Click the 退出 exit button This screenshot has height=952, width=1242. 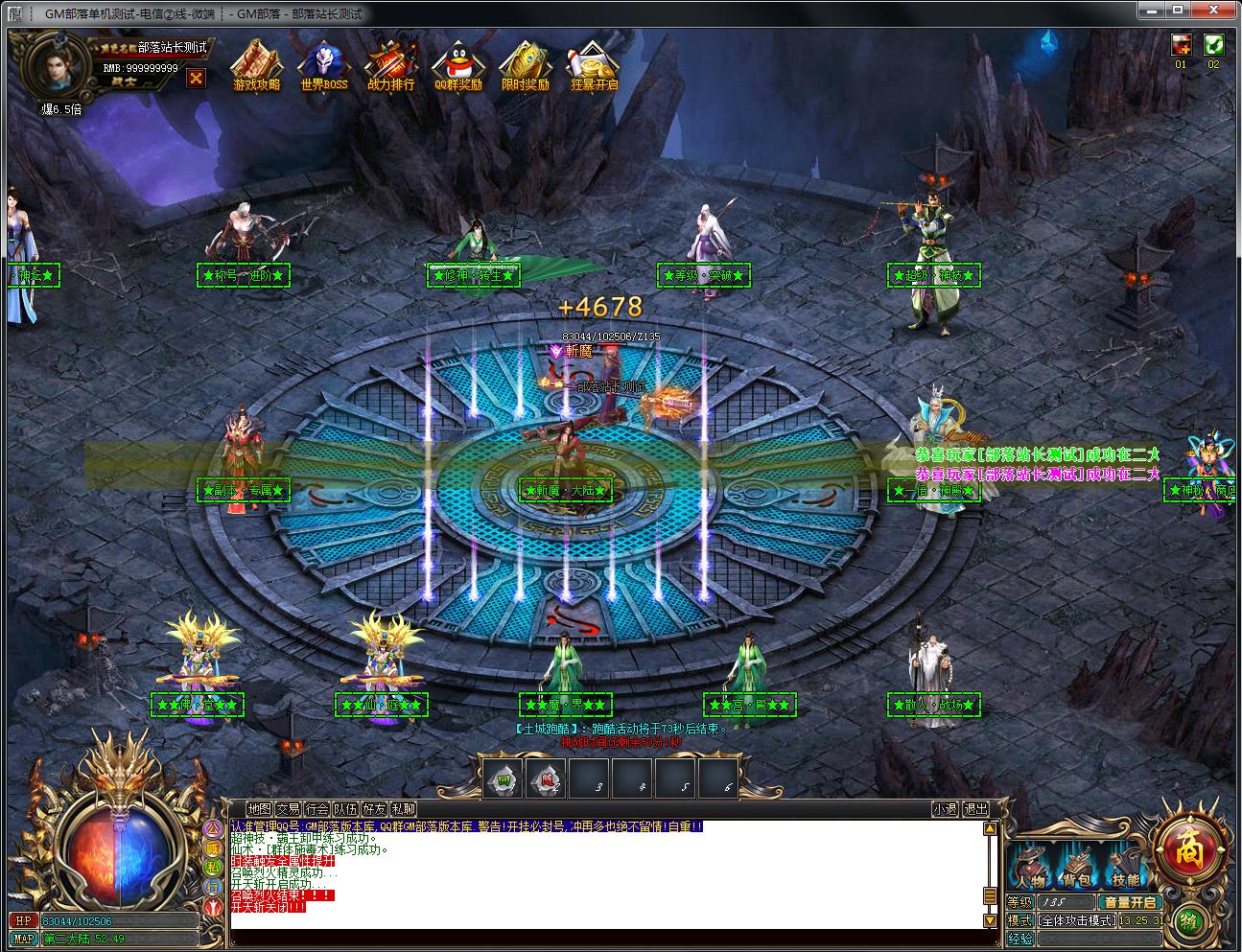975,809
